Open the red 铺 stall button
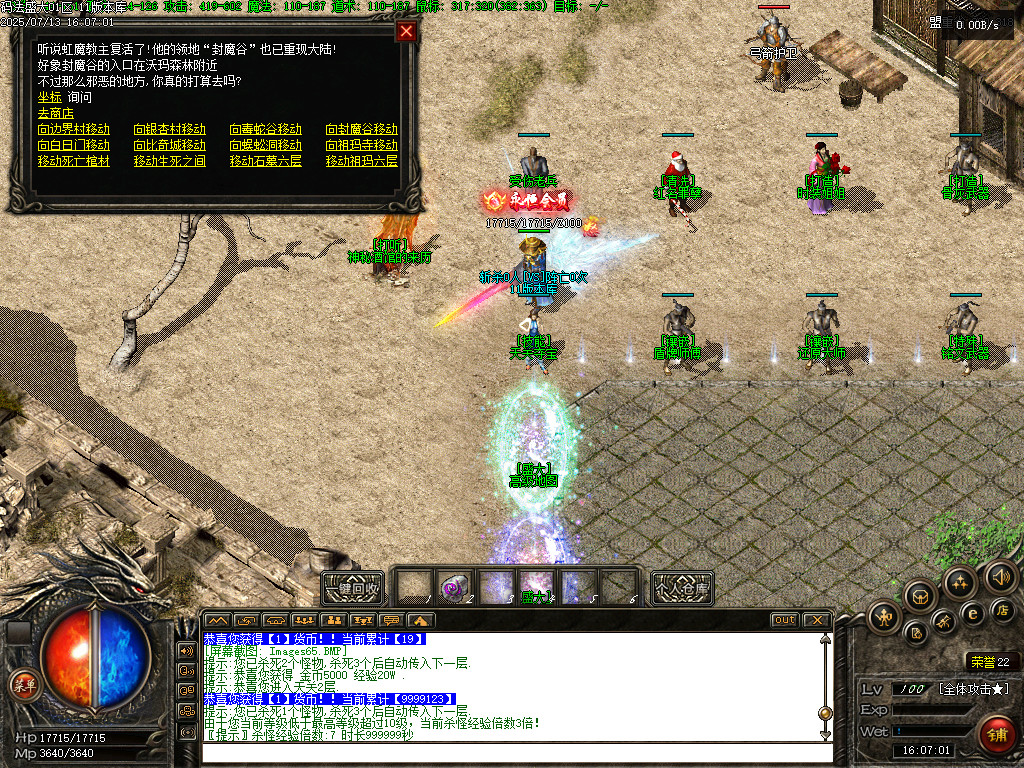 tap(996, 735)
